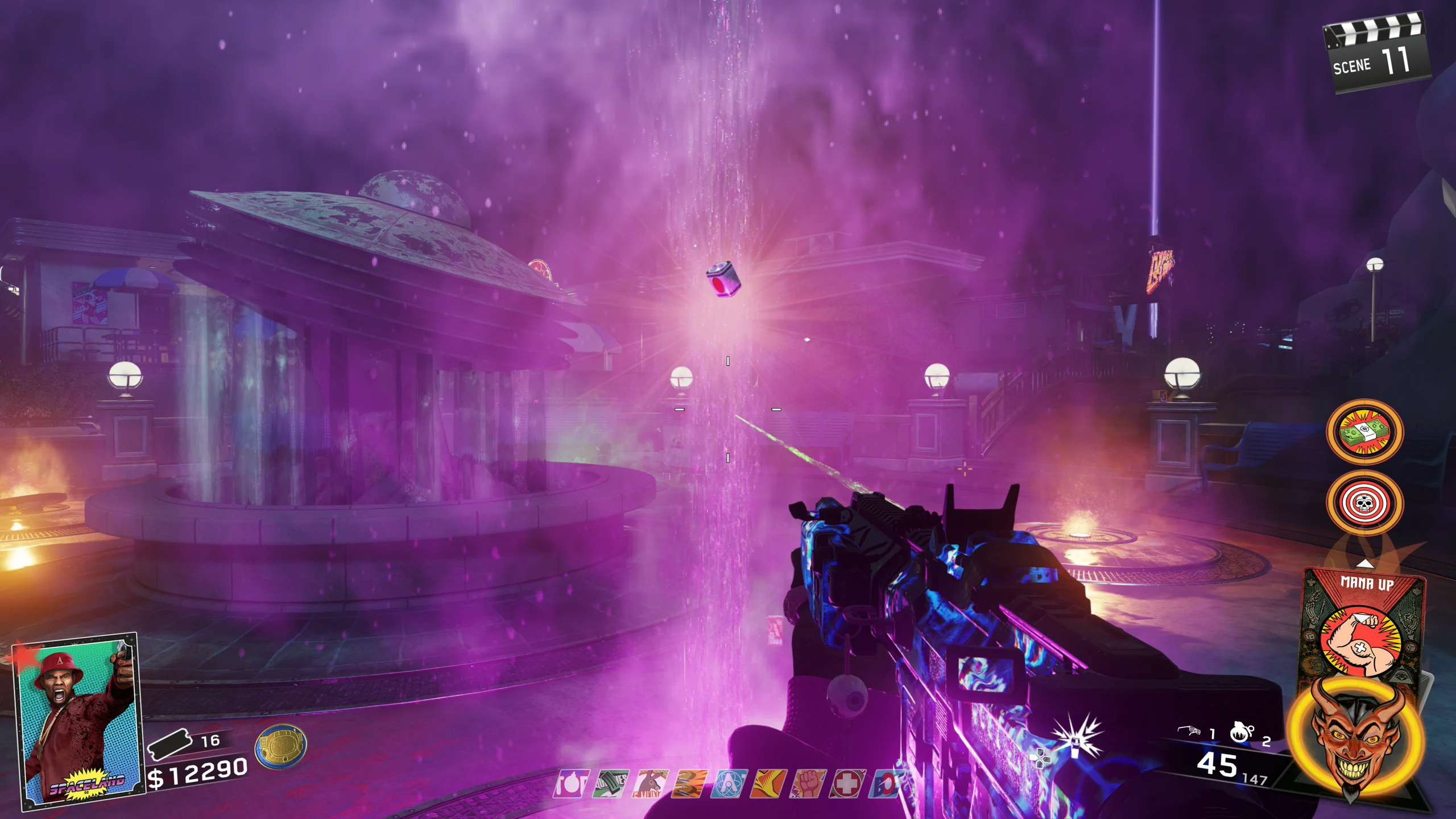Select the Mule Munchies donkey perk

click(x=650, y=784)
